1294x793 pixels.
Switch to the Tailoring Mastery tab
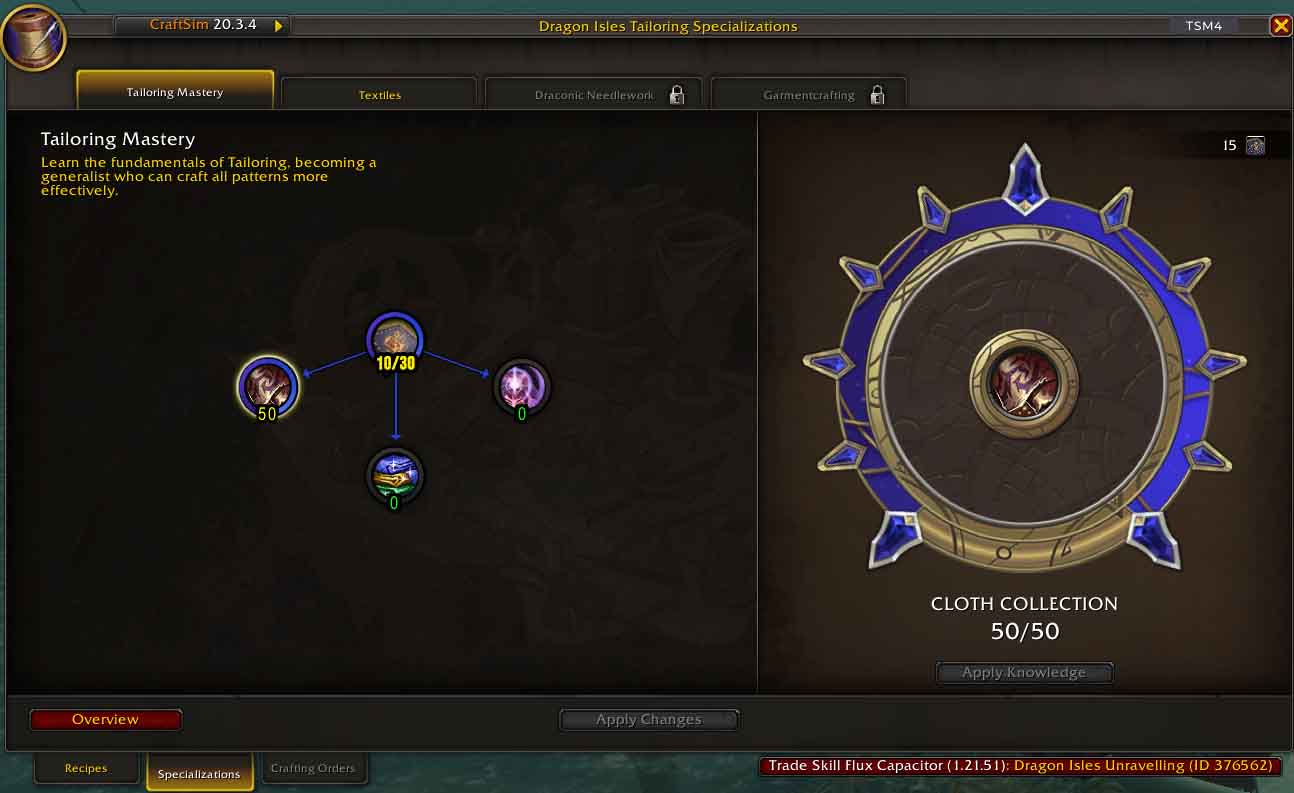[175, 92]
